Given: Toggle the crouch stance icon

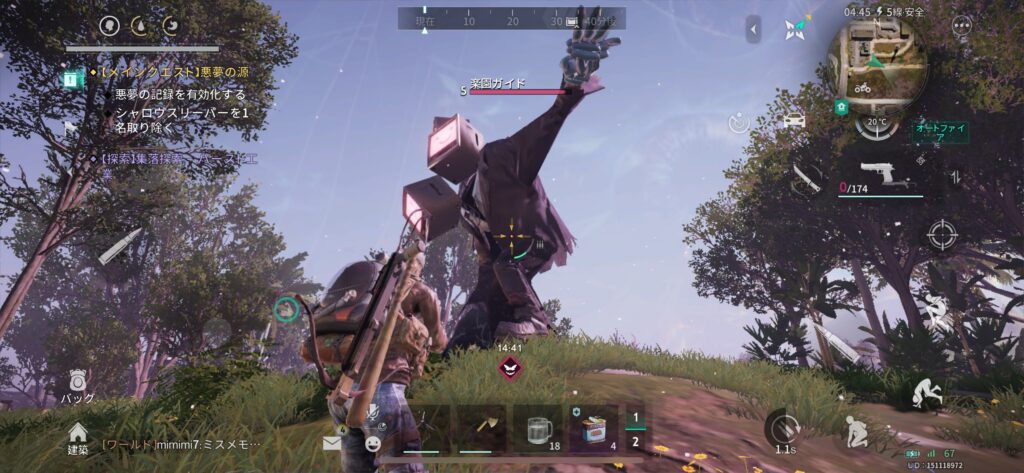Looking at the screenshot, I should 855,430.
